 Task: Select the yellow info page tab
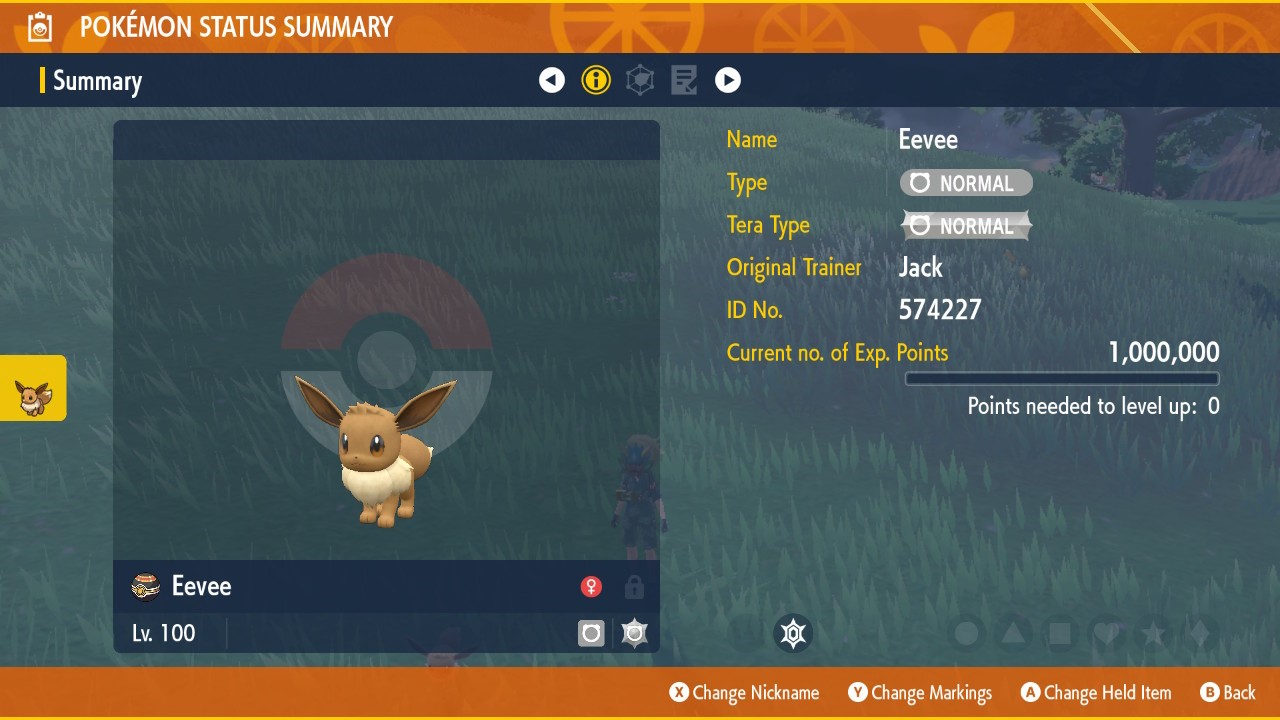[596, 80]
